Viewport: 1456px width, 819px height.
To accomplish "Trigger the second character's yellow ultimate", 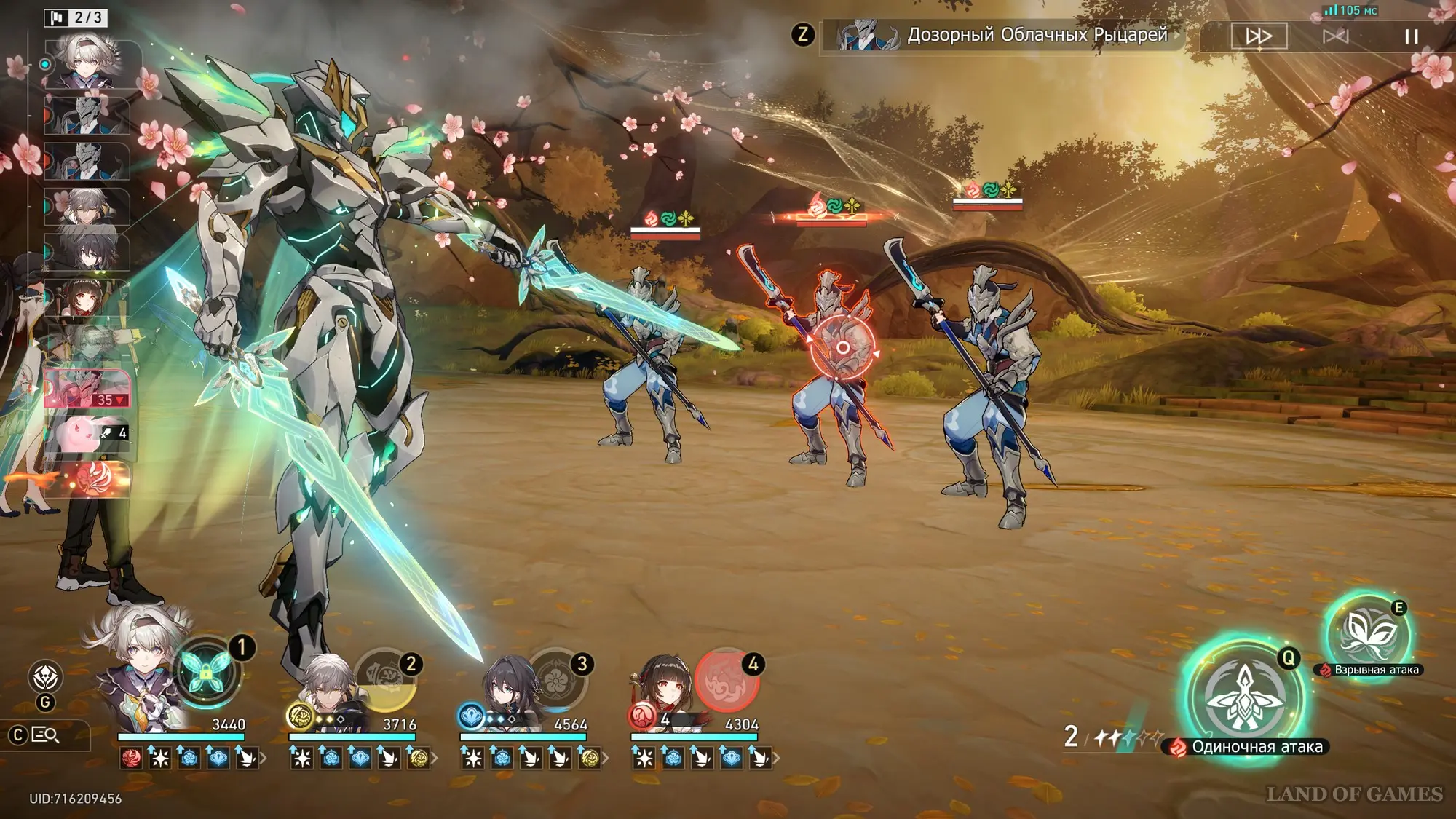I will point(387,680).
